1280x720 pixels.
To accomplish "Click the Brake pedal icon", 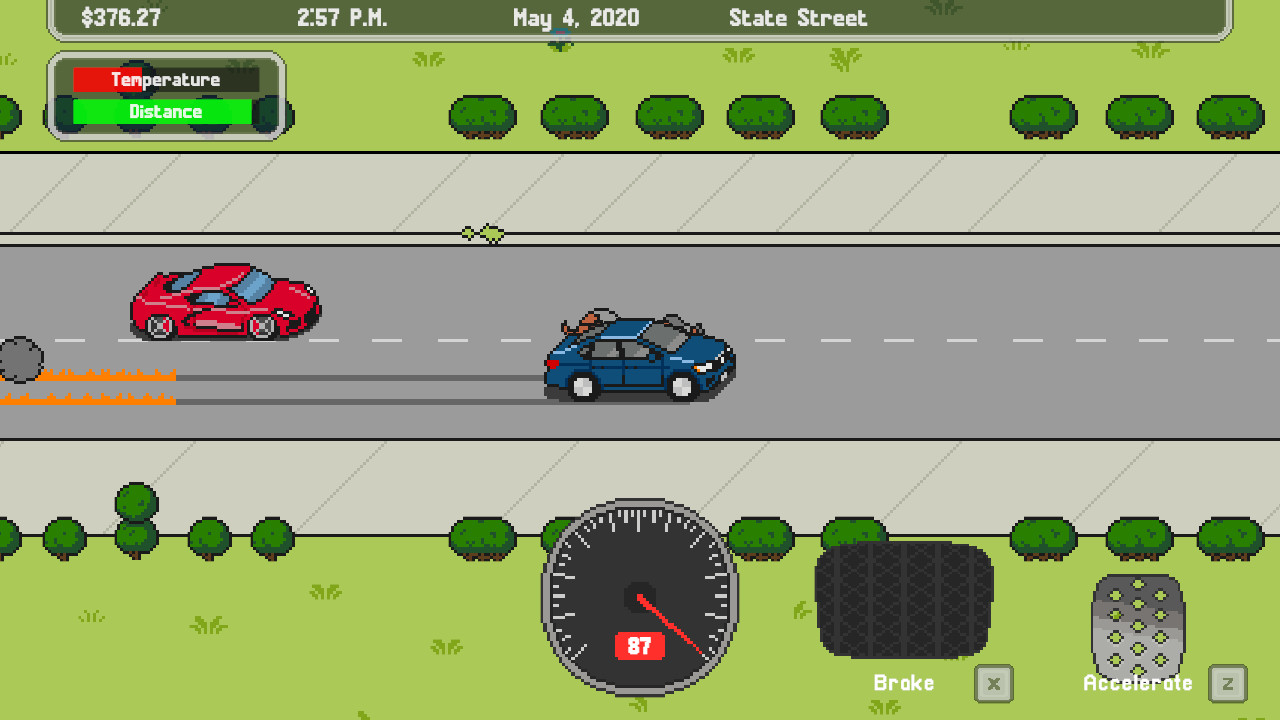I will click(903, 600).
